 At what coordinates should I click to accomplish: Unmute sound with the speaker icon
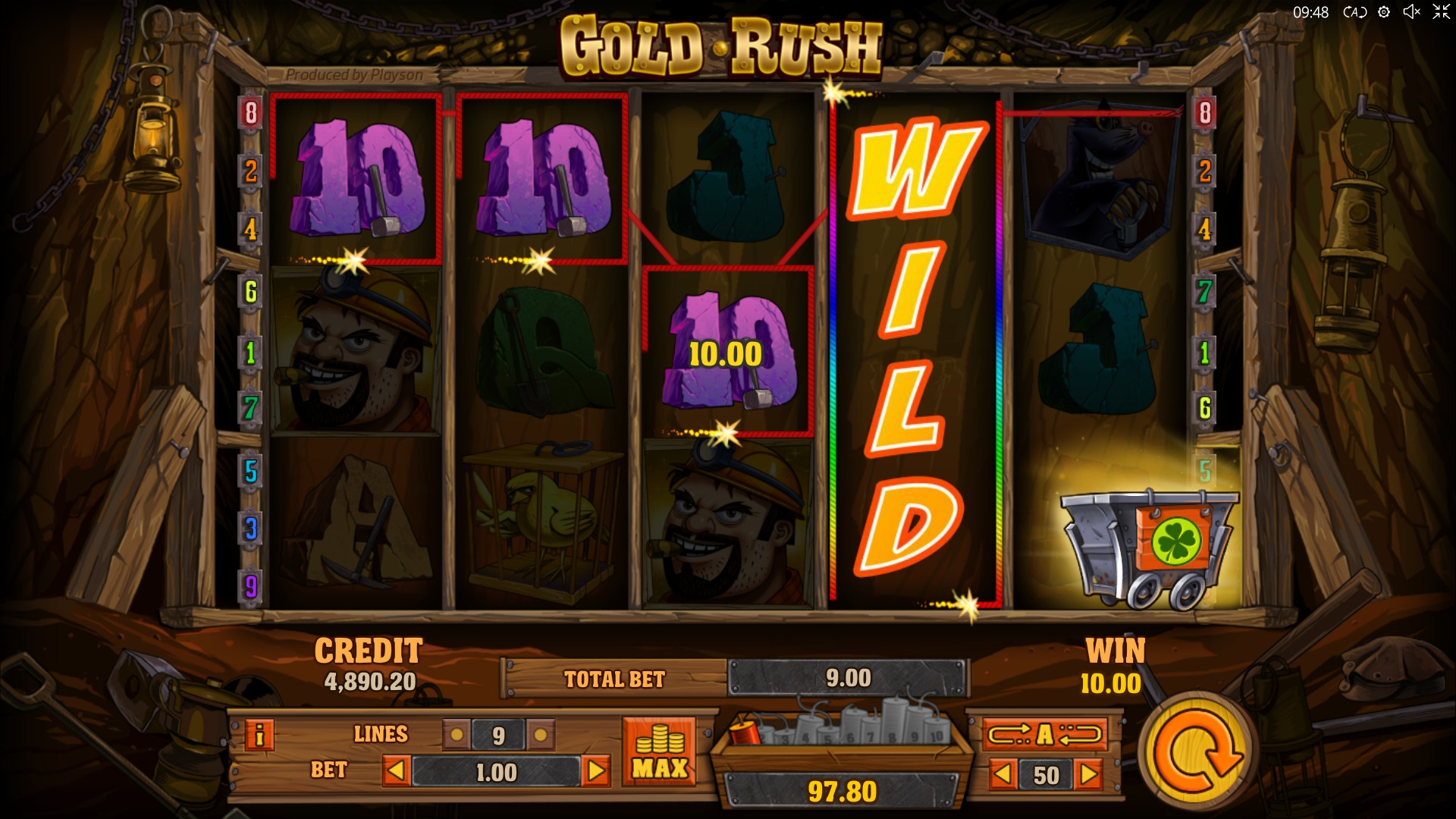click(1411, 12)
